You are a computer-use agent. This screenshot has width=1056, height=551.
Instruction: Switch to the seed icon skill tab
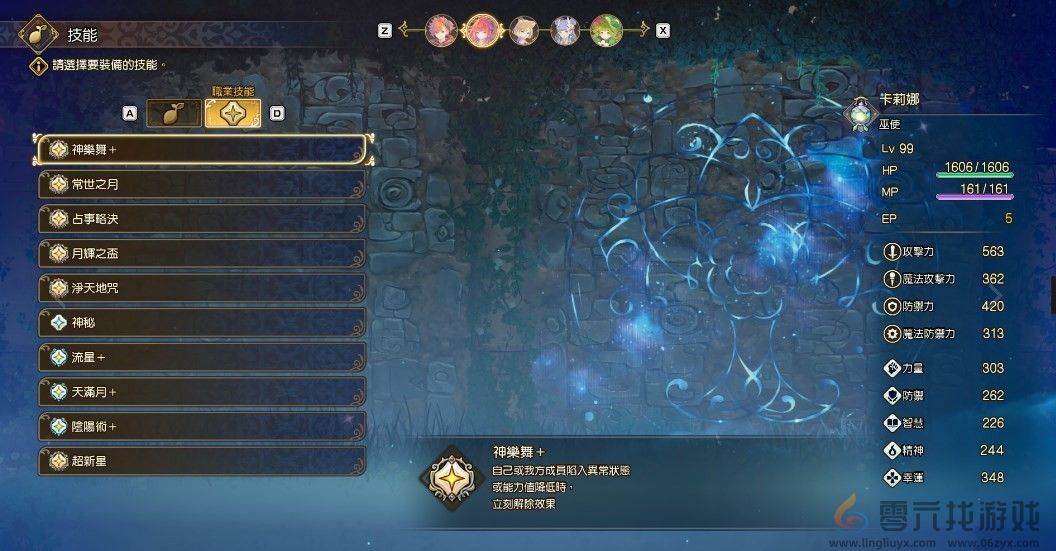pyautogui.click(x=173, y=113)
